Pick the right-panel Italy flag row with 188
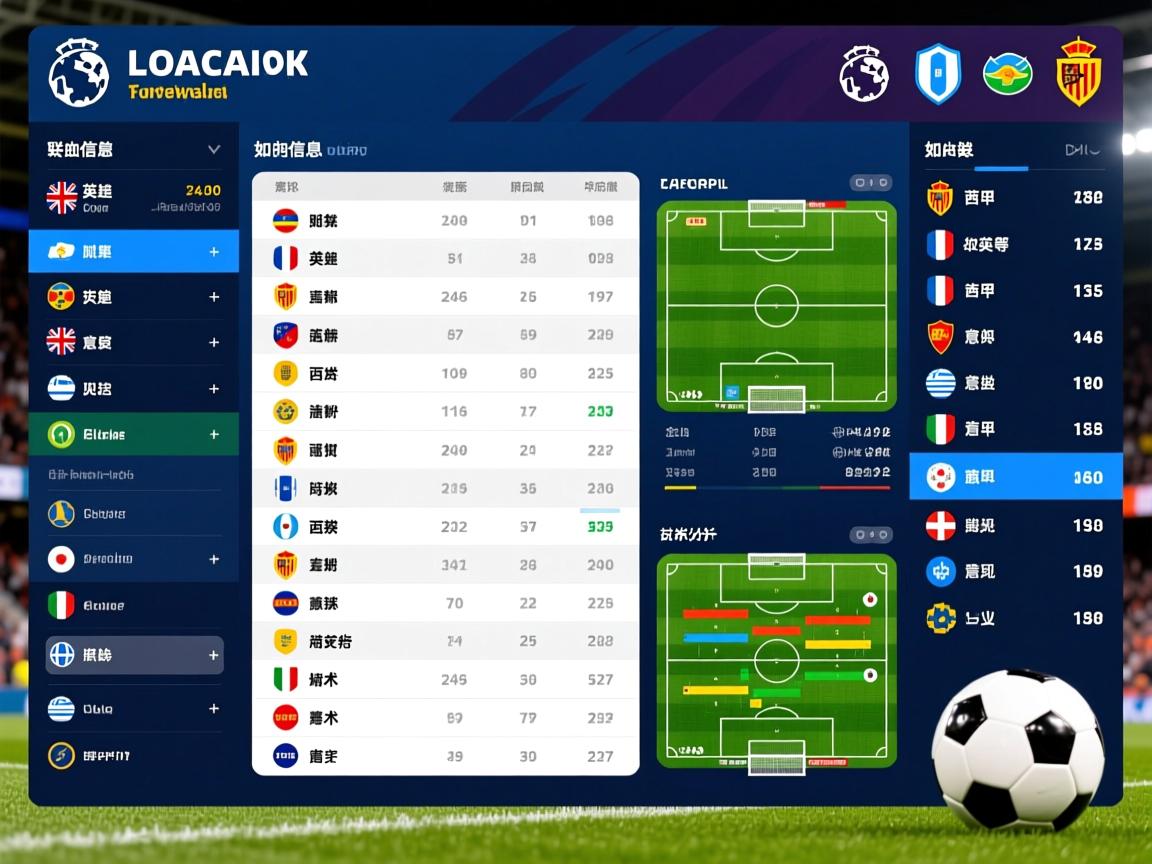Image resolution: width=1152 pixels, height=864 pixels. [1015, 429]
